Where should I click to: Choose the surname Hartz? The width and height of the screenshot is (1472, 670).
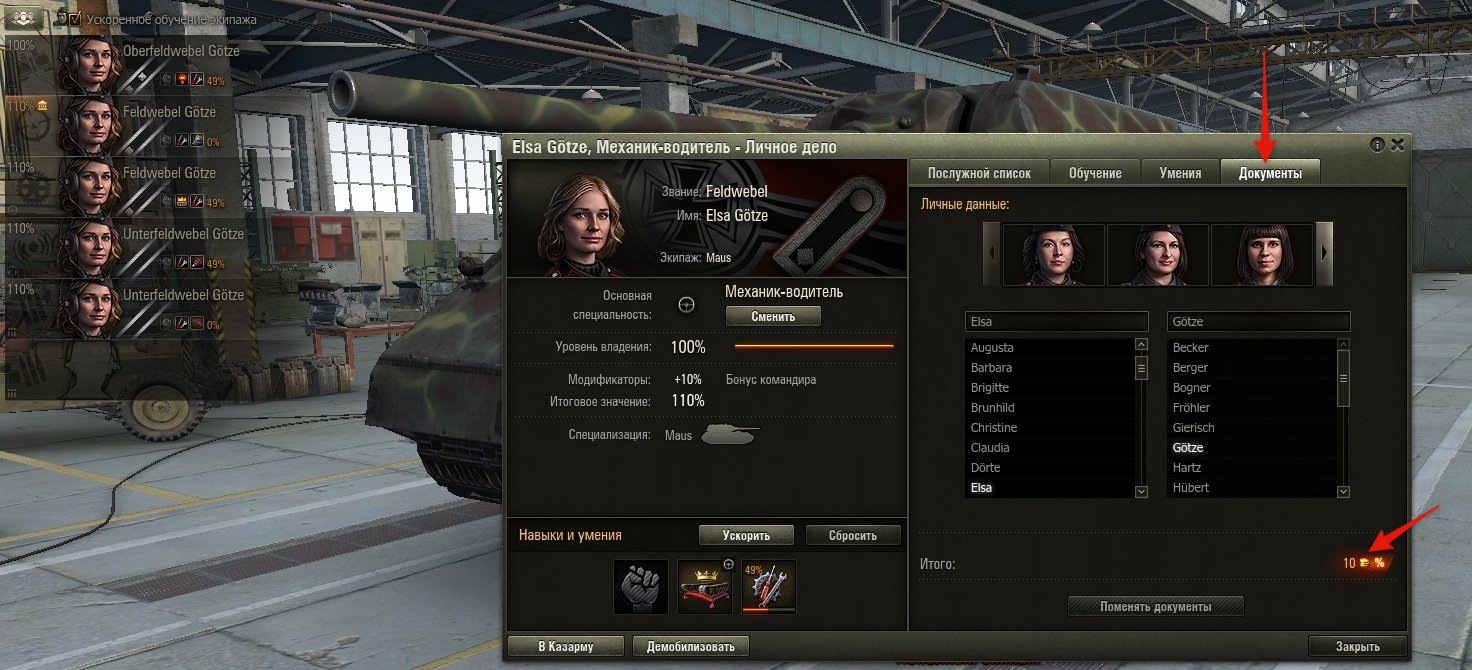1187,468
